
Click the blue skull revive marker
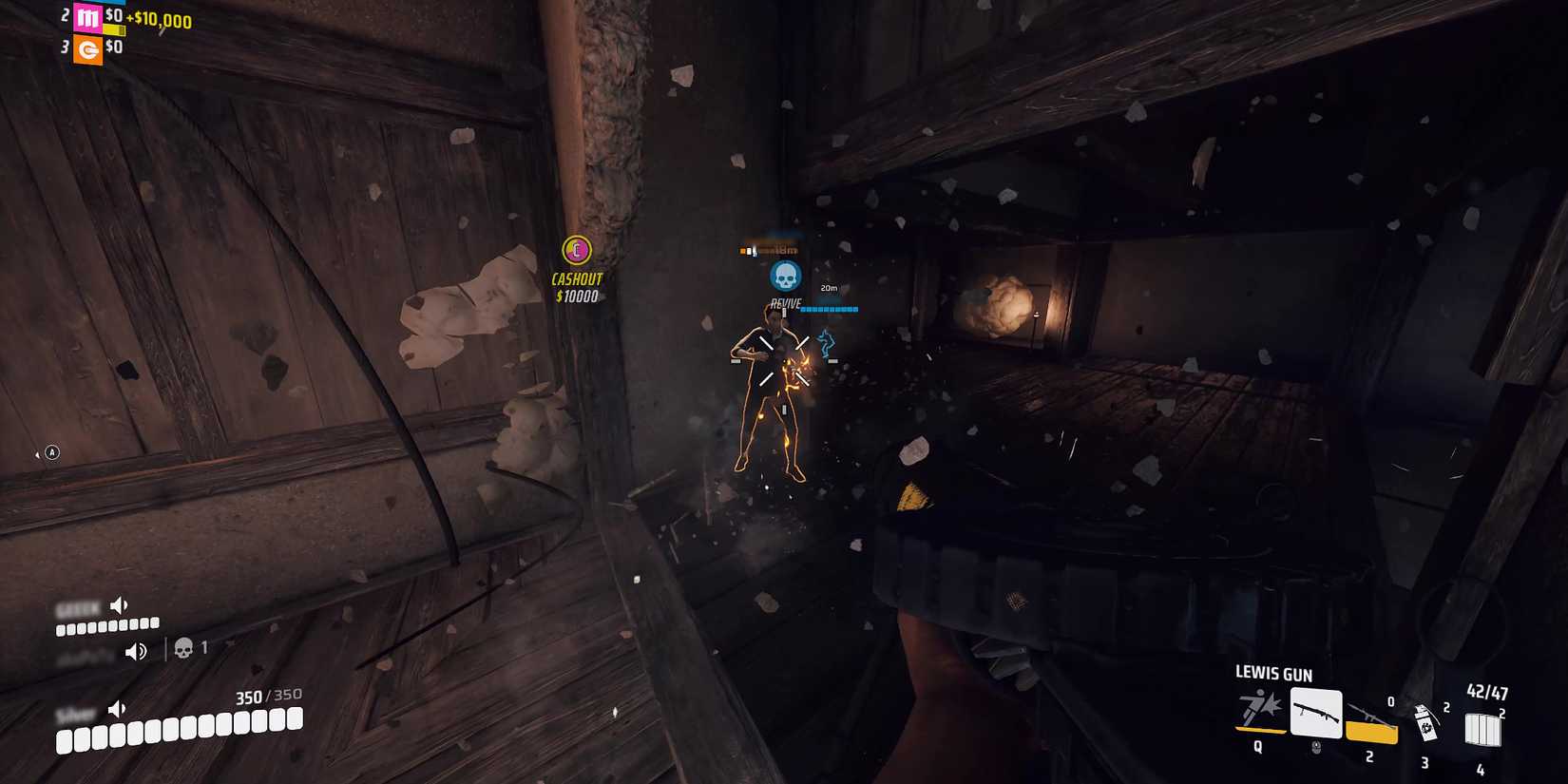tap(785, 276)
